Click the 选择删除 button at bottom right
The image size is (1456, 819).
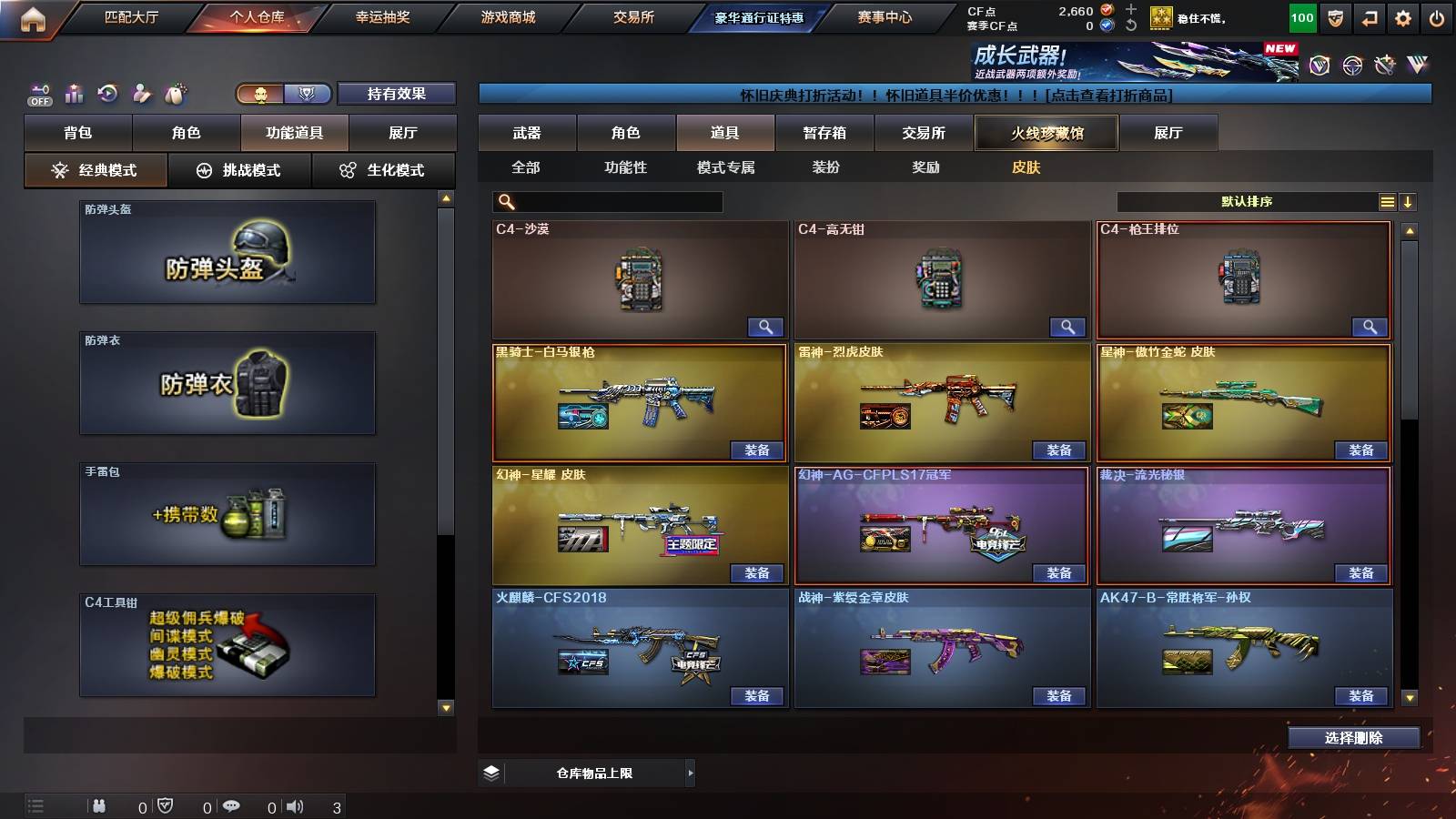coord(1353,737)
